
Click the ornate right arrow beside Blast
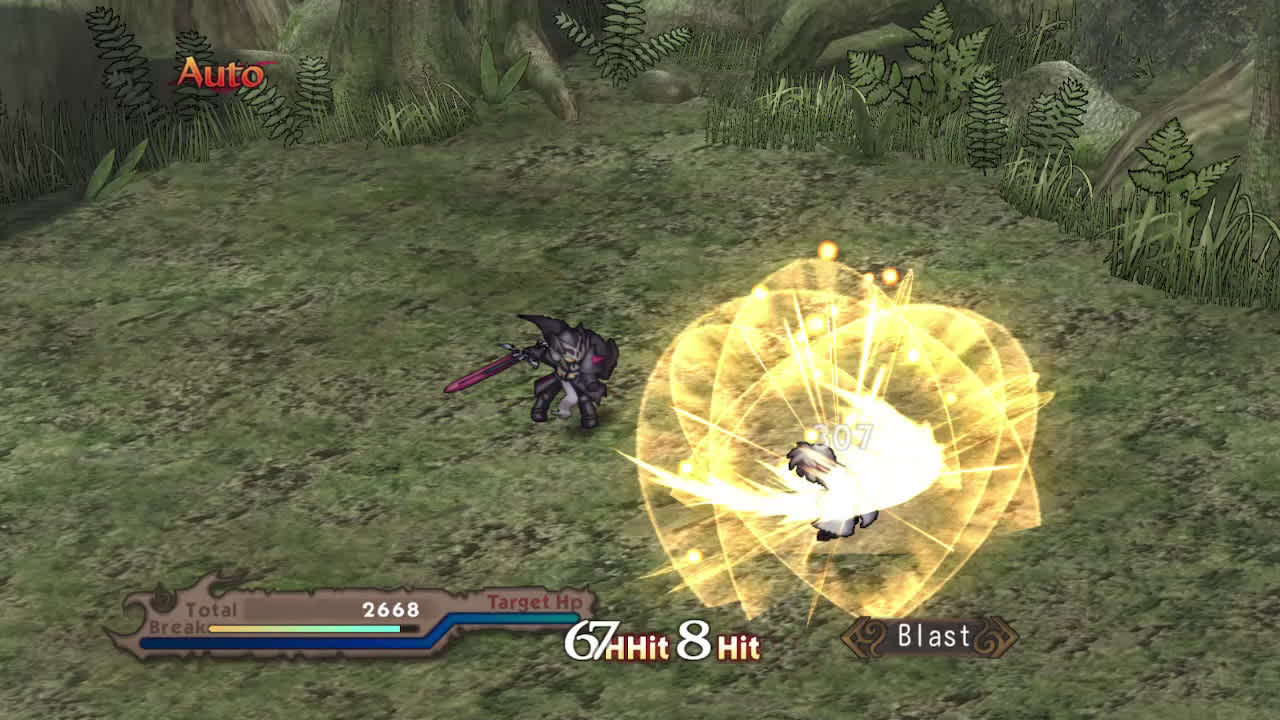995,636
